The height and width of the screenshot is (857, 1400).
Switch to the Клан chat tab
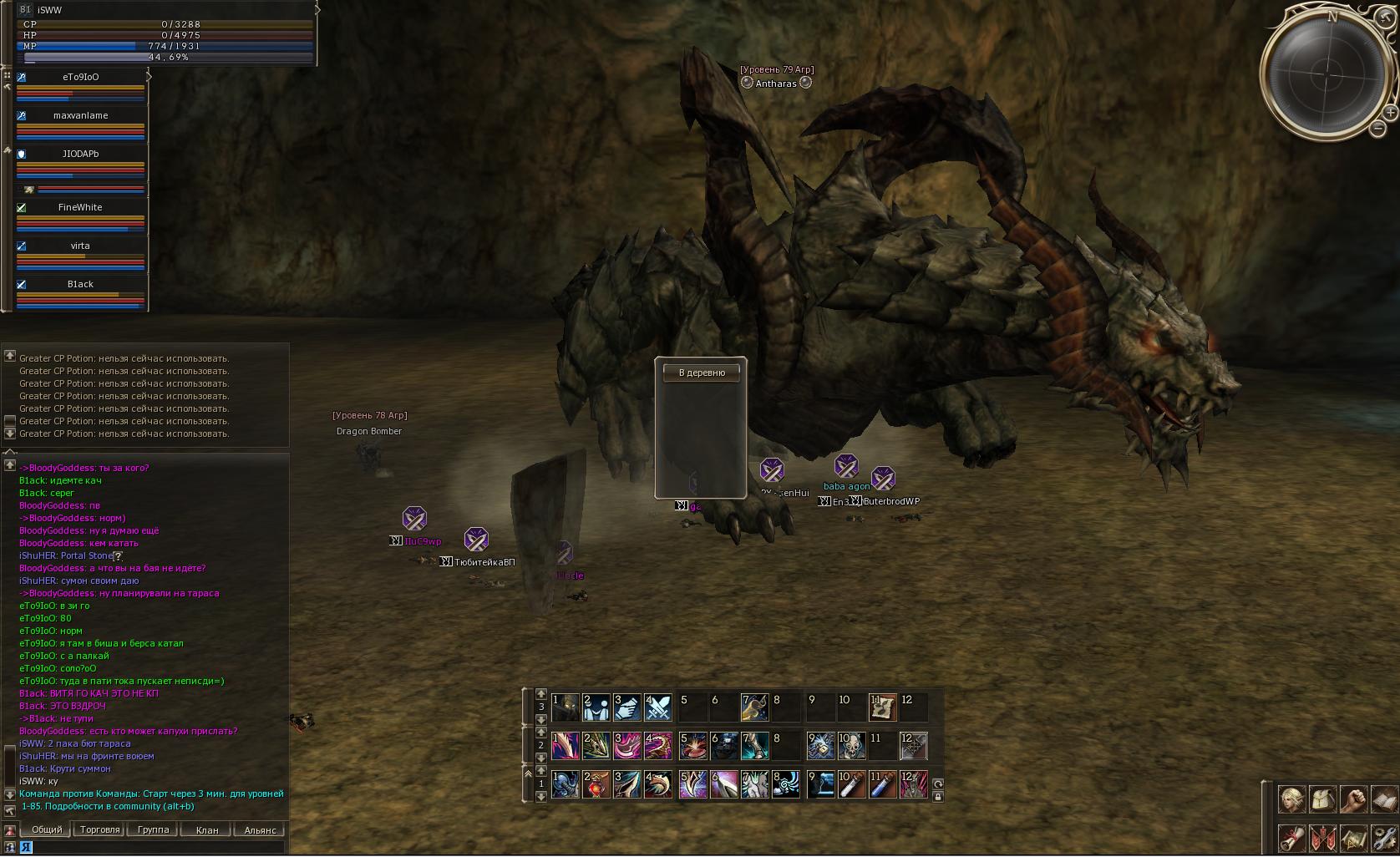[206, 829]
